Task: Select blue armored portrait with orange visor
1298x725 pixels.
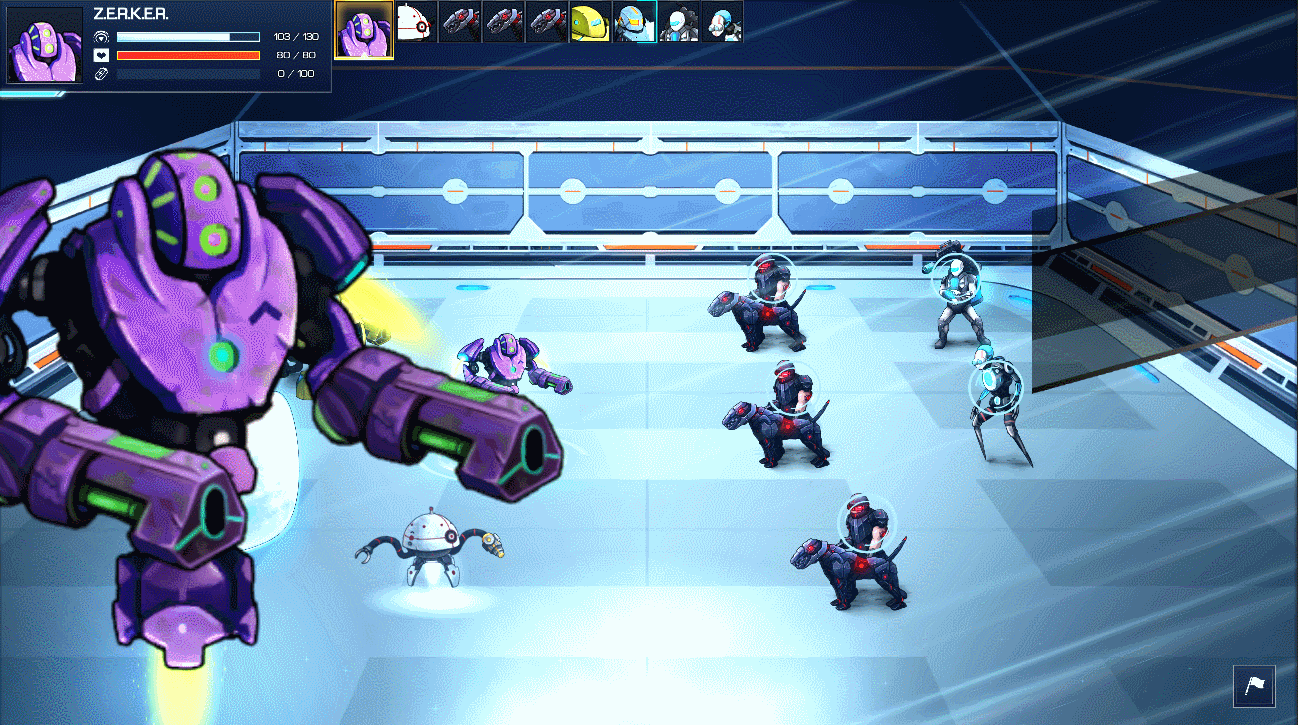Action: click(x=634, y=22)
